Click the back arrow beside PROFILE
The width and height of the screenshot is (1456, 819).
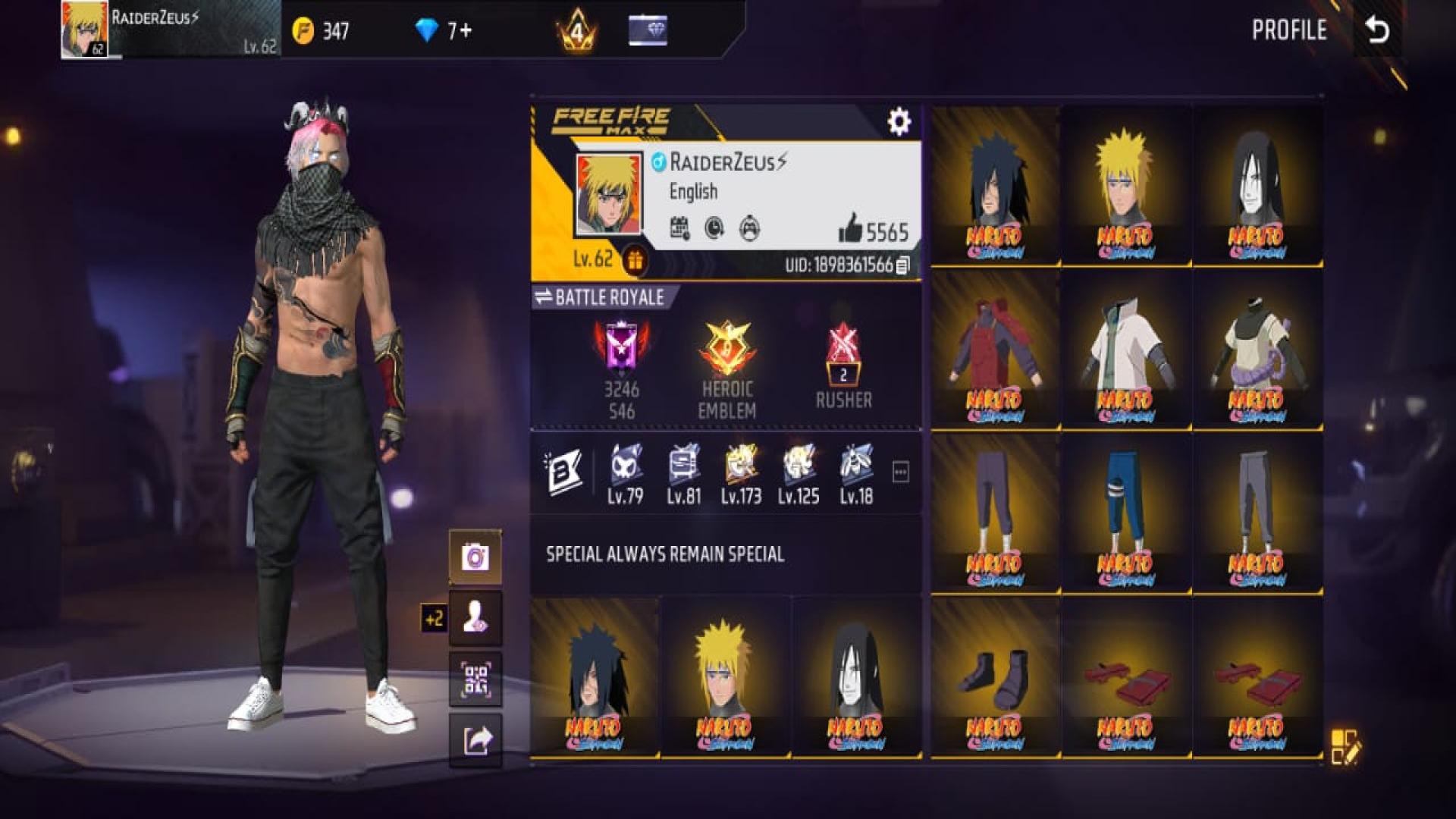1377,30
